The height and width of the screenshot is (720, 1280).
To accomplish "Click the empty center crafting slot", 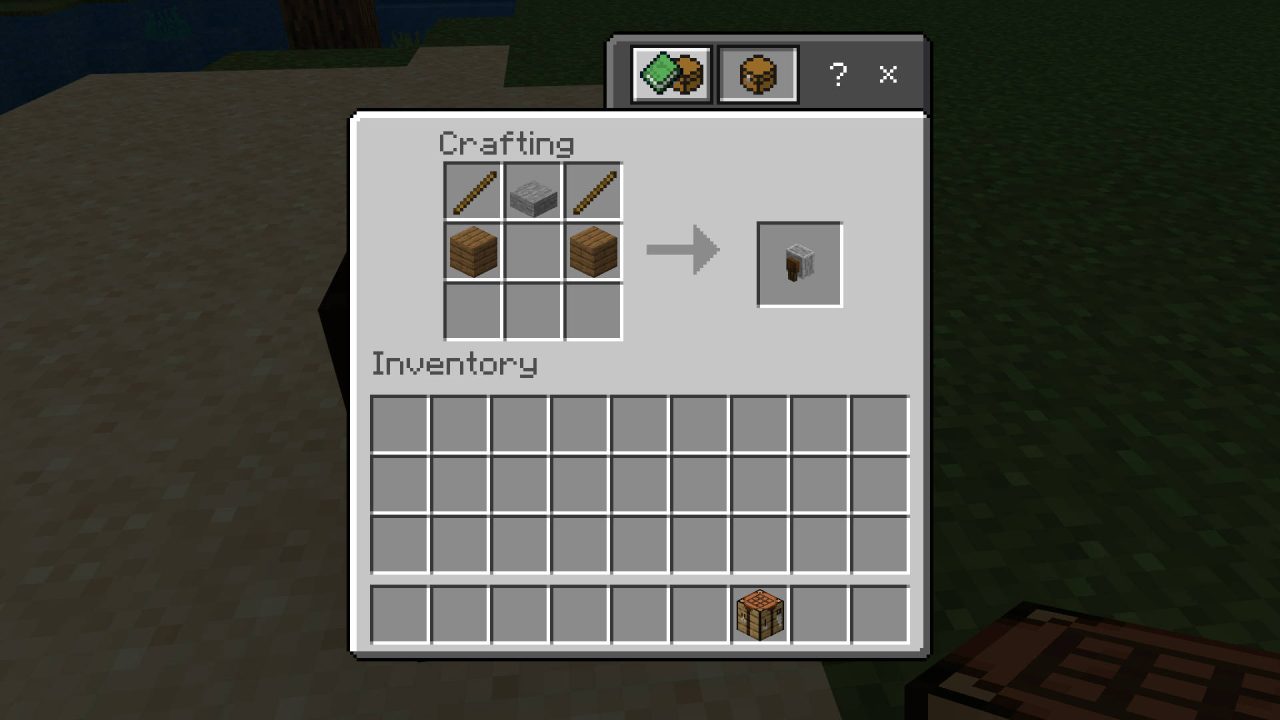I will pos(531,252).
